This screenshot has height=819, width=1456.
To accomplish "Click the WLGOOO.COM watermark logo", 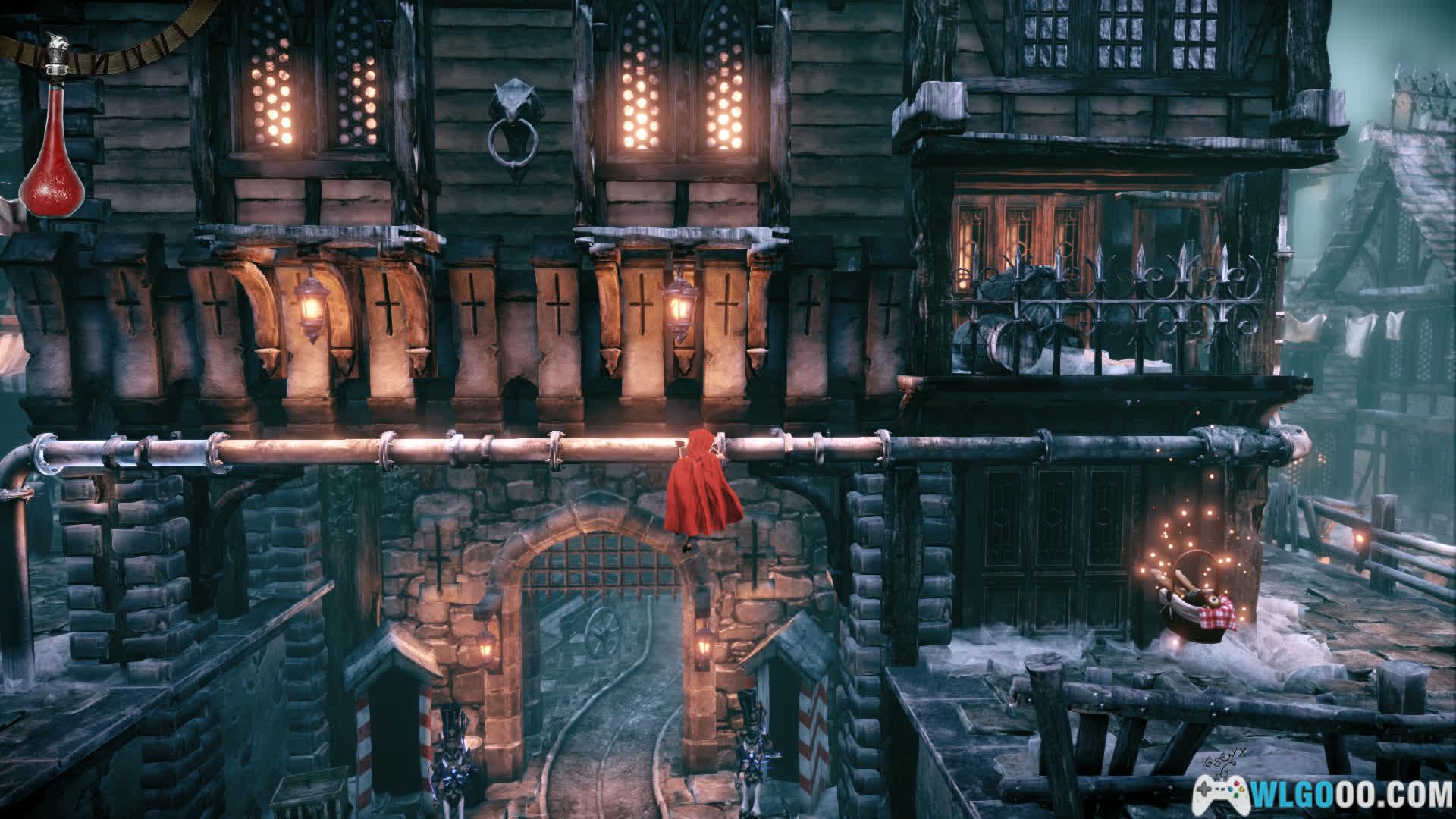I will (x=1323, y=792).
